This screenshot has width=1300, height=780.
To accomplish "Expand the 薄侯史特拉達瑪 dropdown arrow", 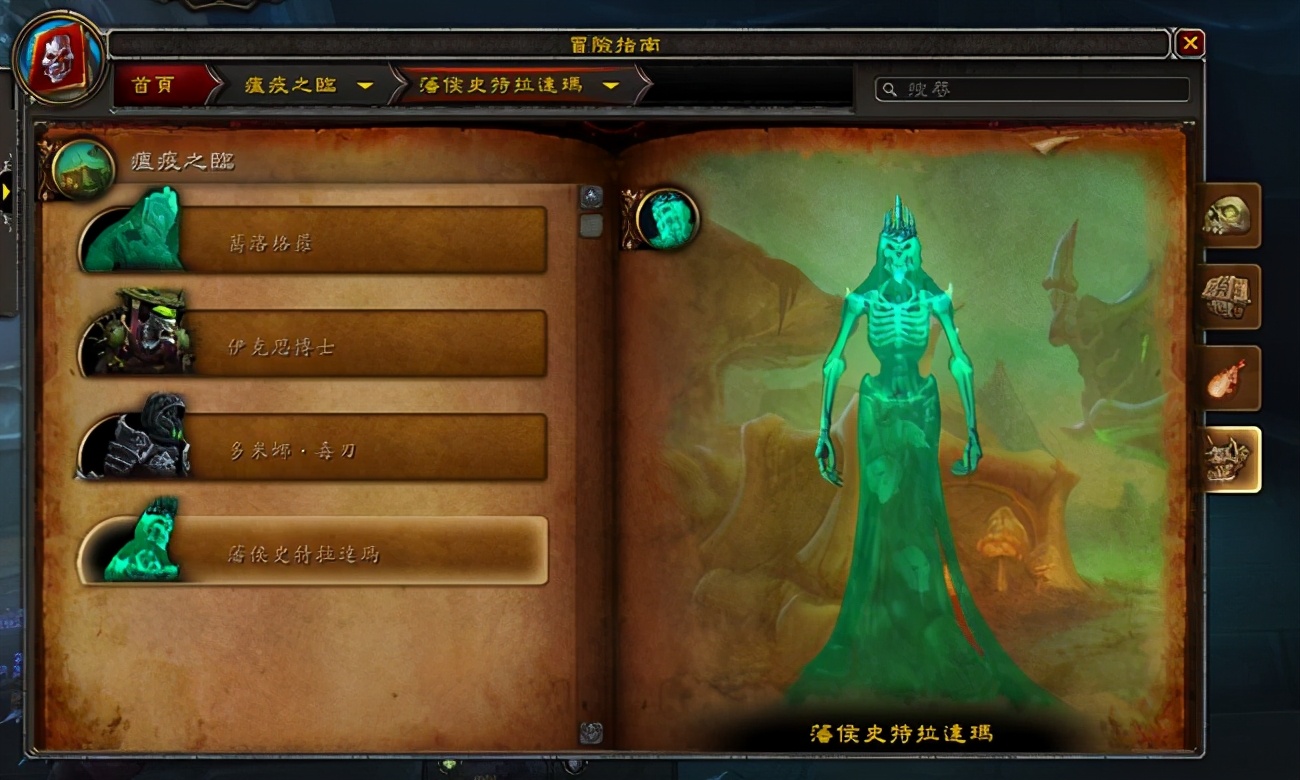I will coord(612,86).
